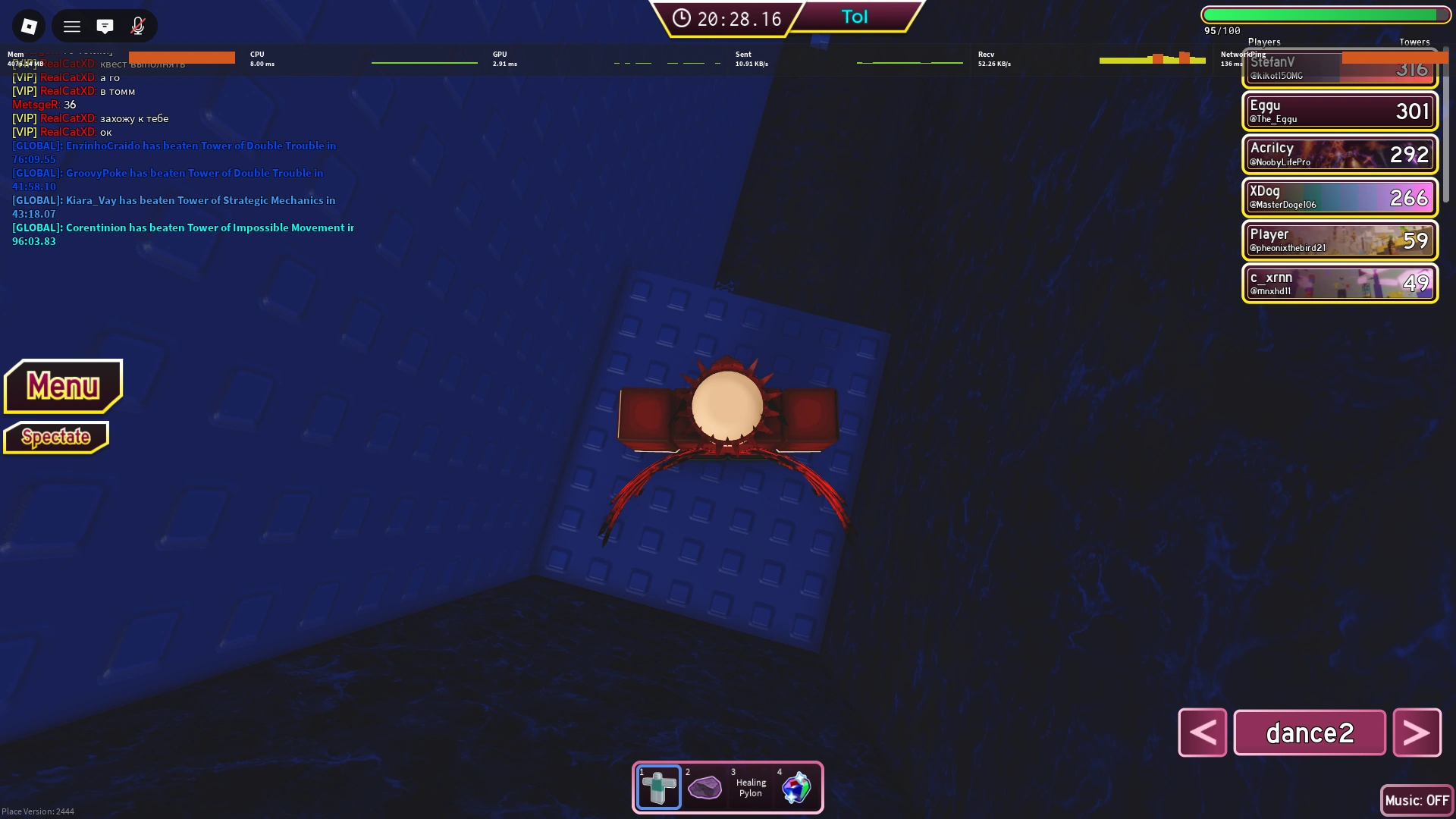Click the clock icon beside the timer
This screenshot has height=819, width=1456.
[x=680, y=20]
